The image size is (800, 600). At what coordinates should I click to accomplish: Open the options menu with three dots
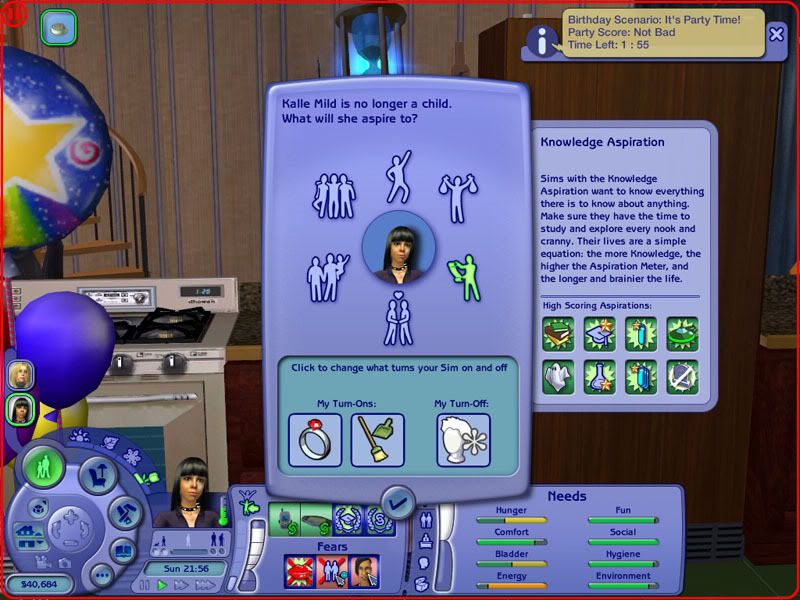coord(100,575)
